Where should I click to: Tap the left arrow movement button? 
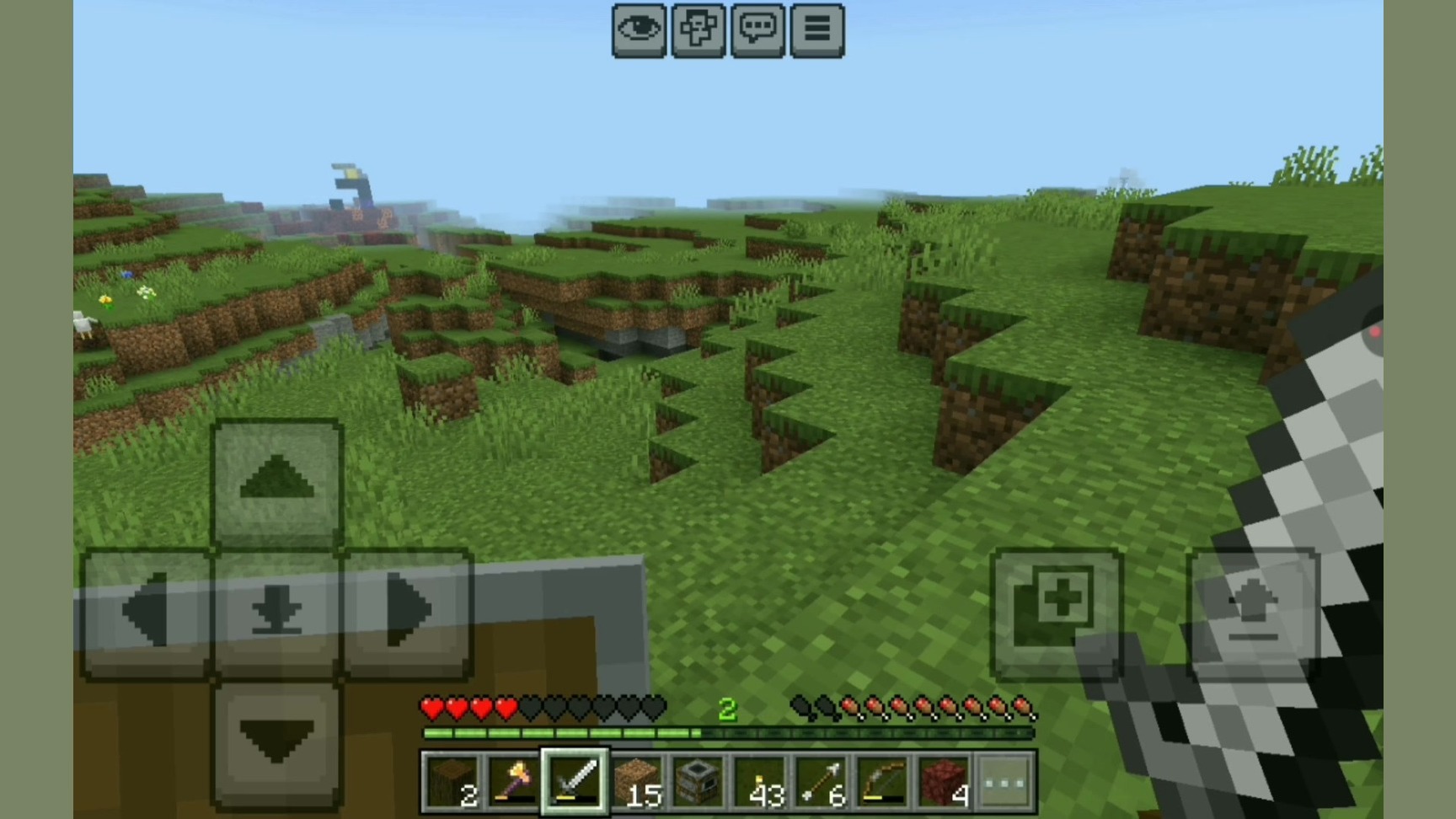[147, 613]
